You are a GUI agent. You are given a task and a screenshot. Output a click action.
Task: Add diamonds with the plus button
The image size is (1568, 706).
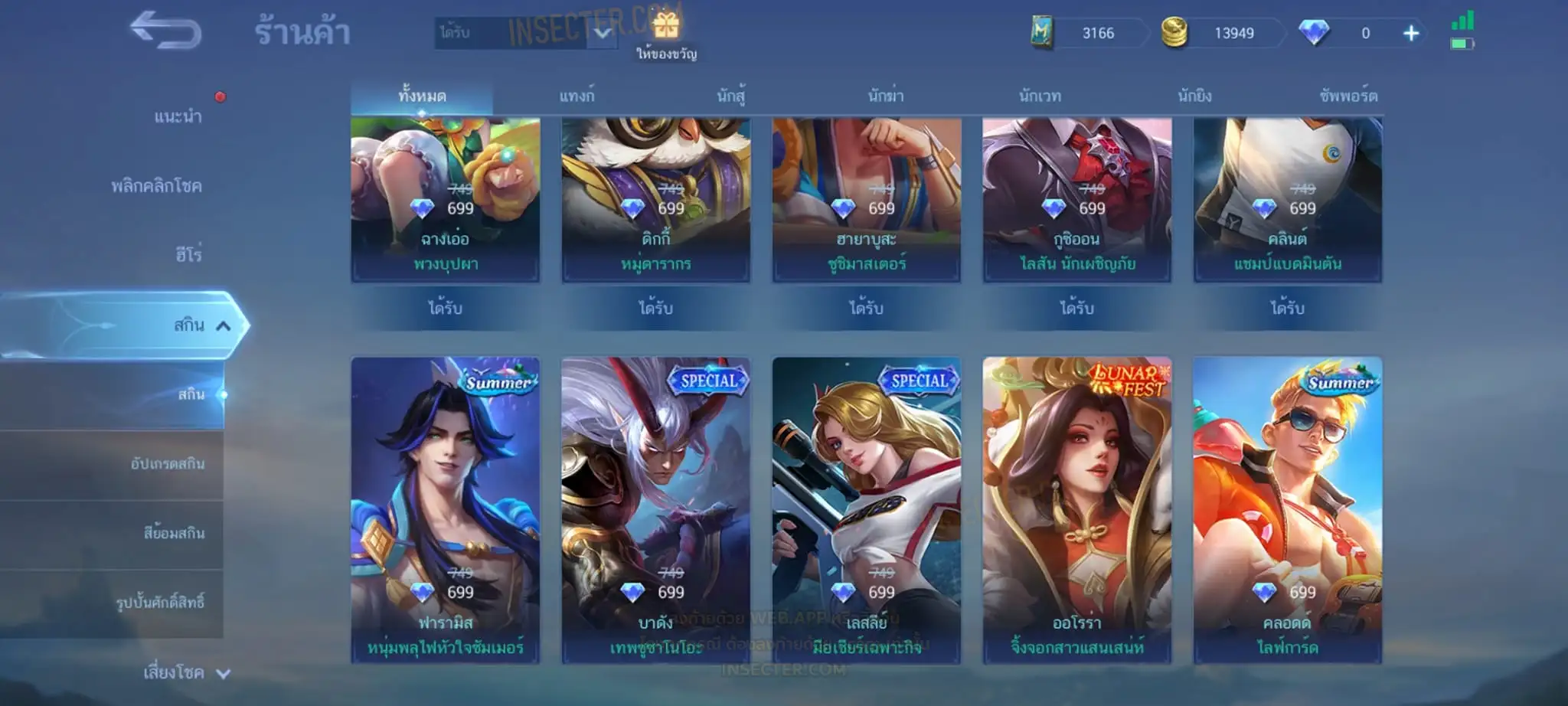[1410, 33]
